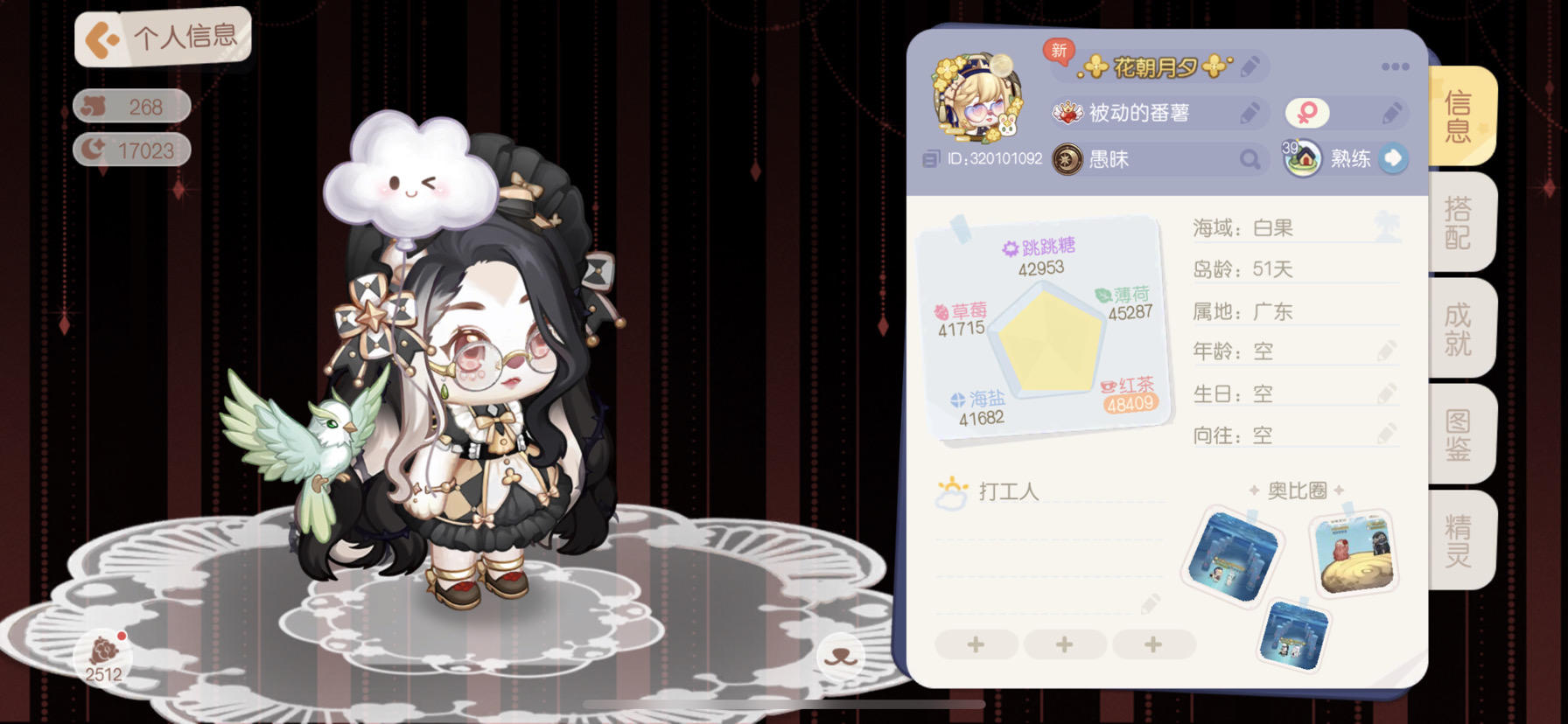Edit the signature 被动的番薯
Image resolution: width=1568 pixels, height=724 pixels.
[x=1250, y=113]
